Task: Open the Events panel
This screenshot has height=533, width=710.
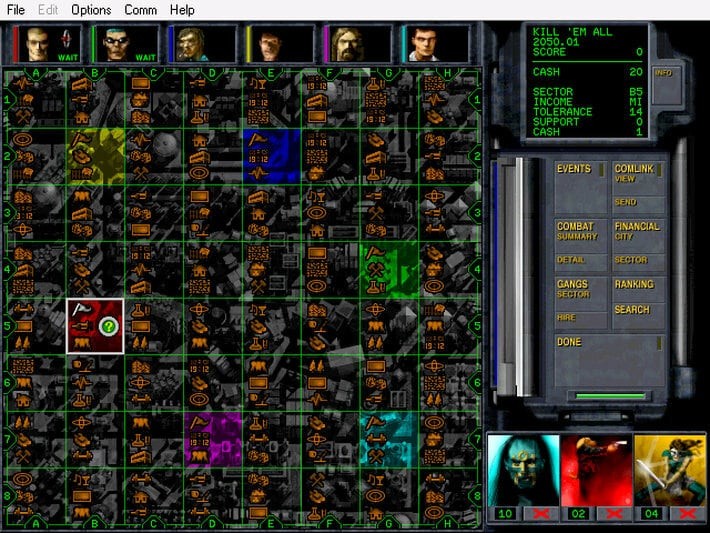Action: pos(574,169)
